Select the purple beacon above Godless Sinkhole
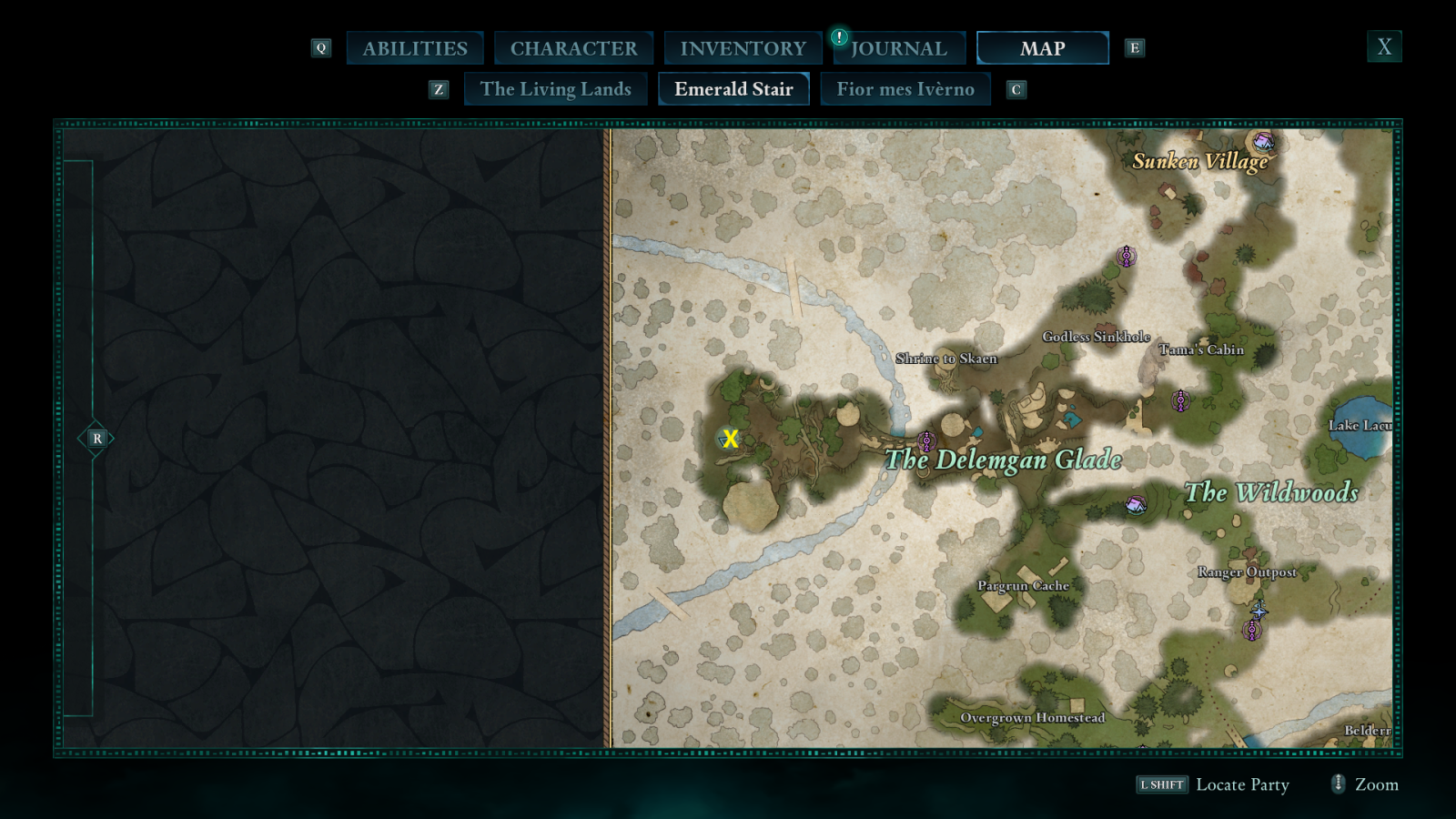 [x=1126, y=257]
